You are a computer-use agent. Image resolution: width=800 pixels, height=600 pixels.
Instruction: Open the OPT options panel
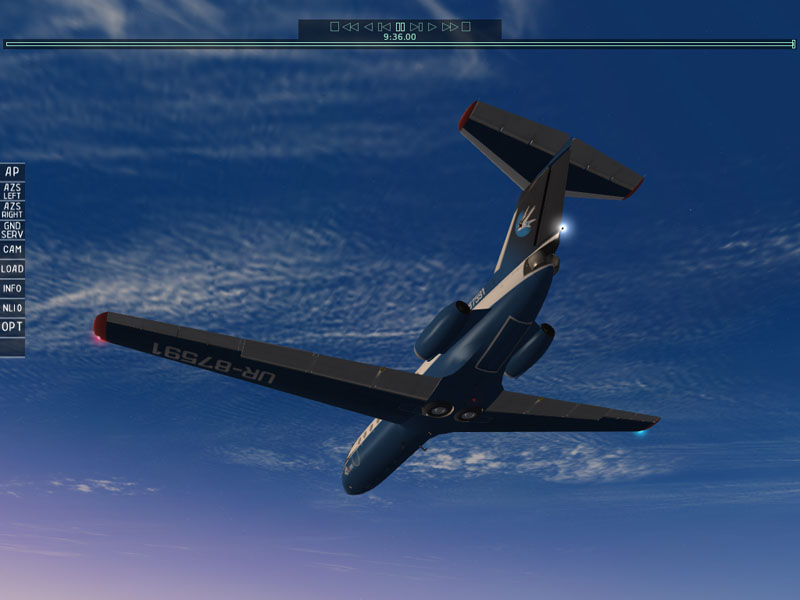[12, 327]
